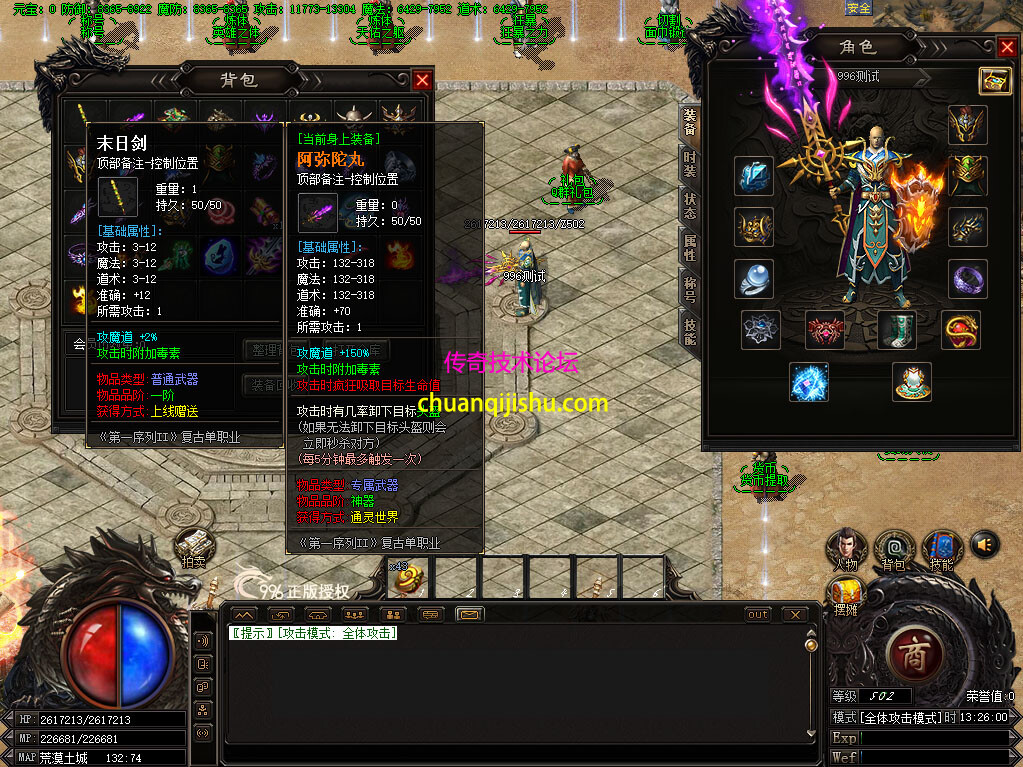Toggle the sound speaker icon

pyautogui.click(x=985, y=544)
